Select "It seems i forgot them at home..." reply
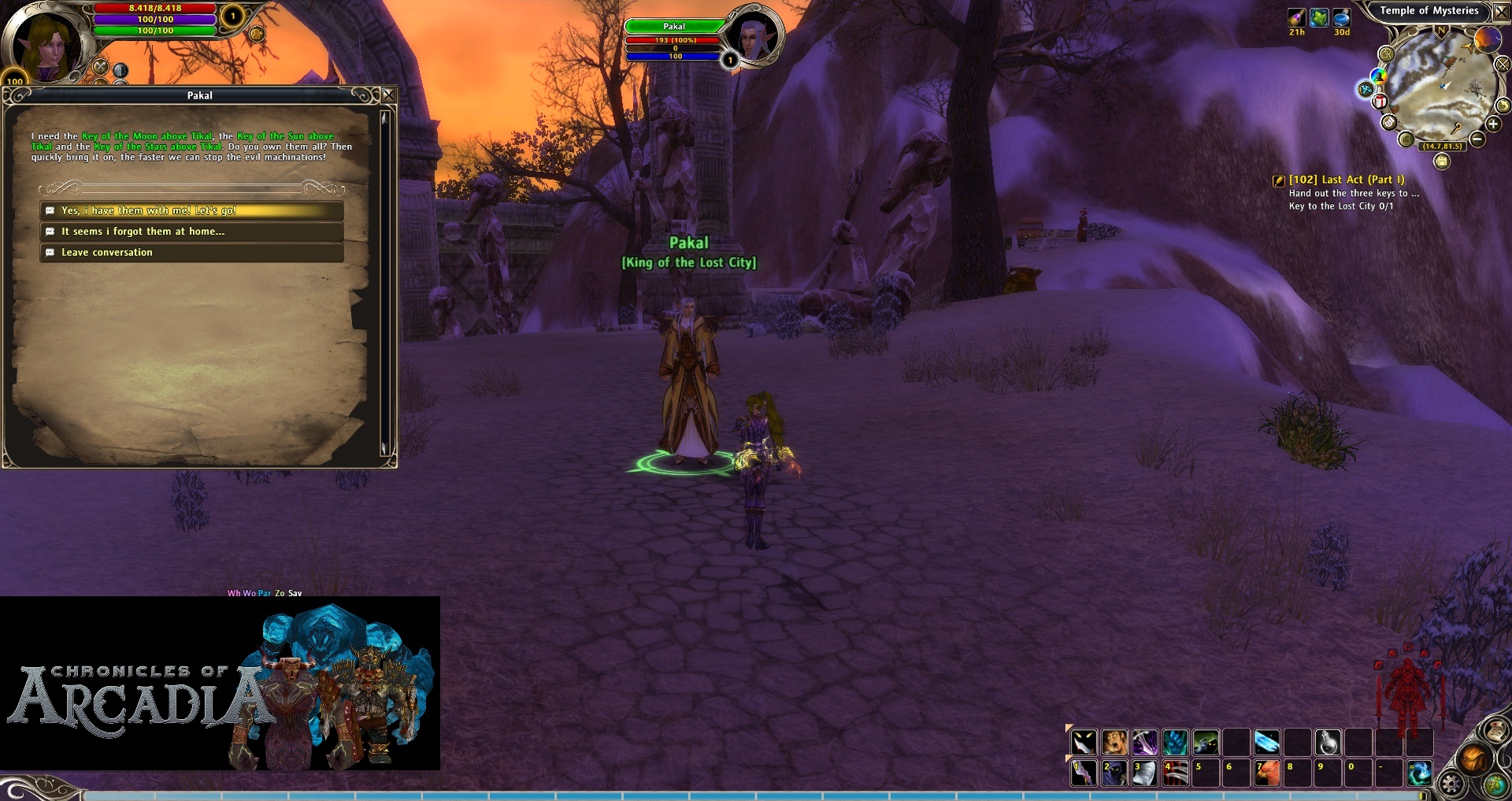 (191, 232)
